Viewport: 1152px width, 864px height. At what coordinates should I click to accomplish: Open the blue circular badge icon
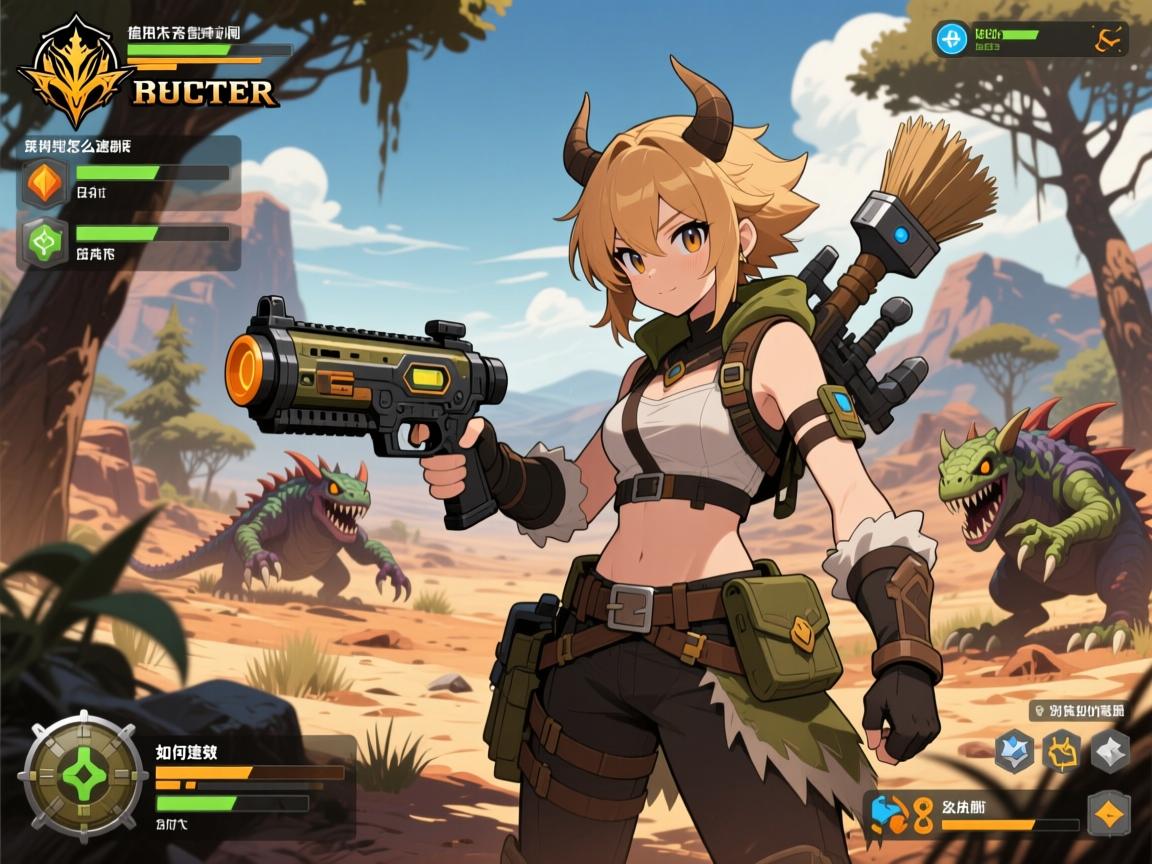pyautogui.click(x=950, y=39)
